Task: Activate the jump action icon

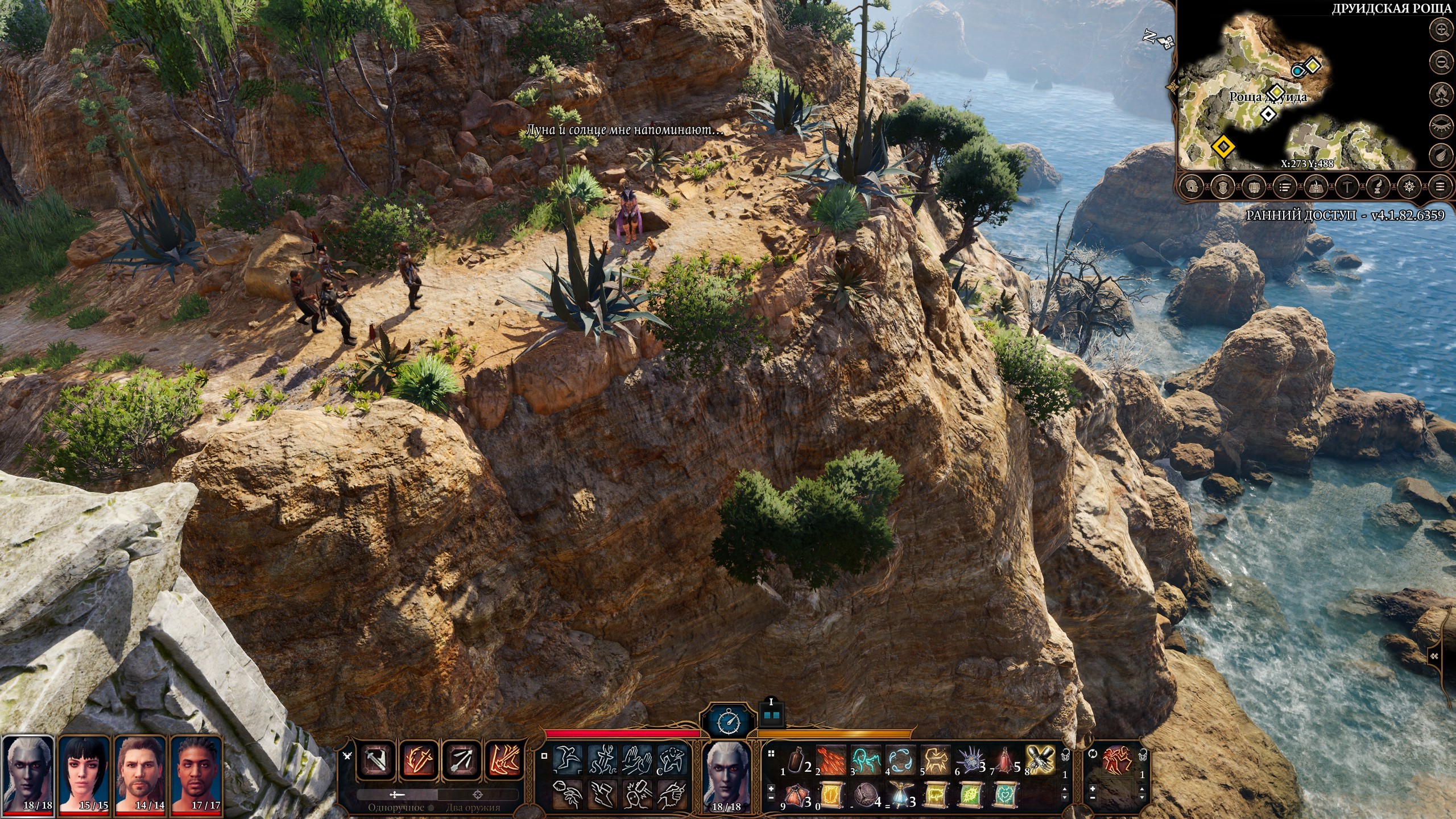Action: click(566, 759)
